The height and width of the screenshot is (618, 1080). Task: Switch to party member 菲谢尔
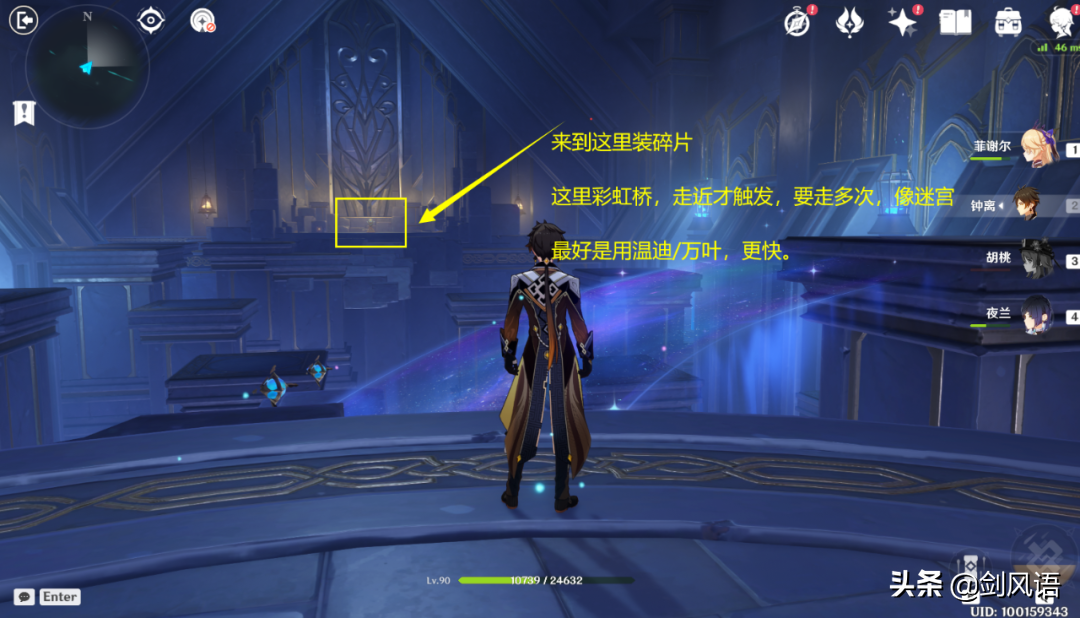tap(1034, 150)
